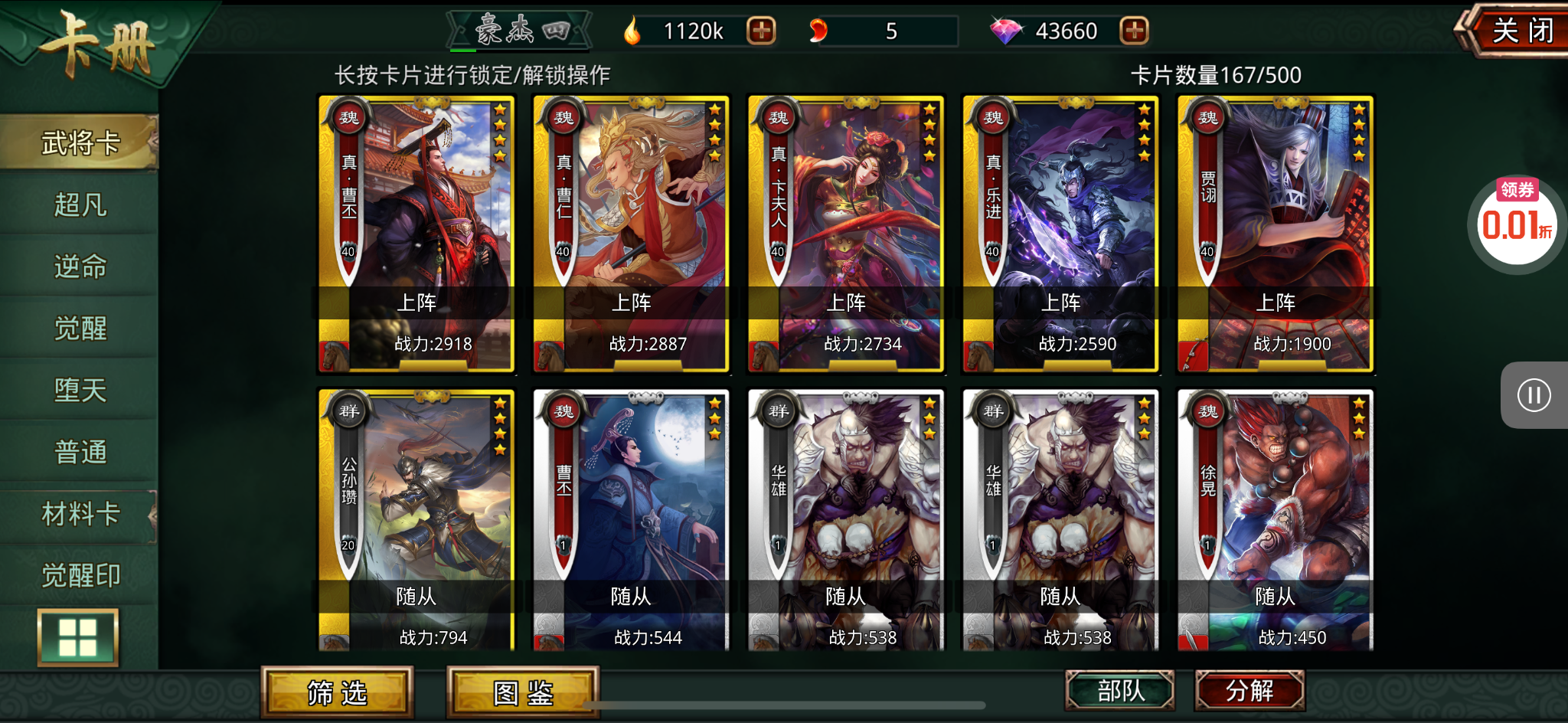Switch to the 超凡 category tab
The height and width of the screenshot is (723, 1568).
80,204
